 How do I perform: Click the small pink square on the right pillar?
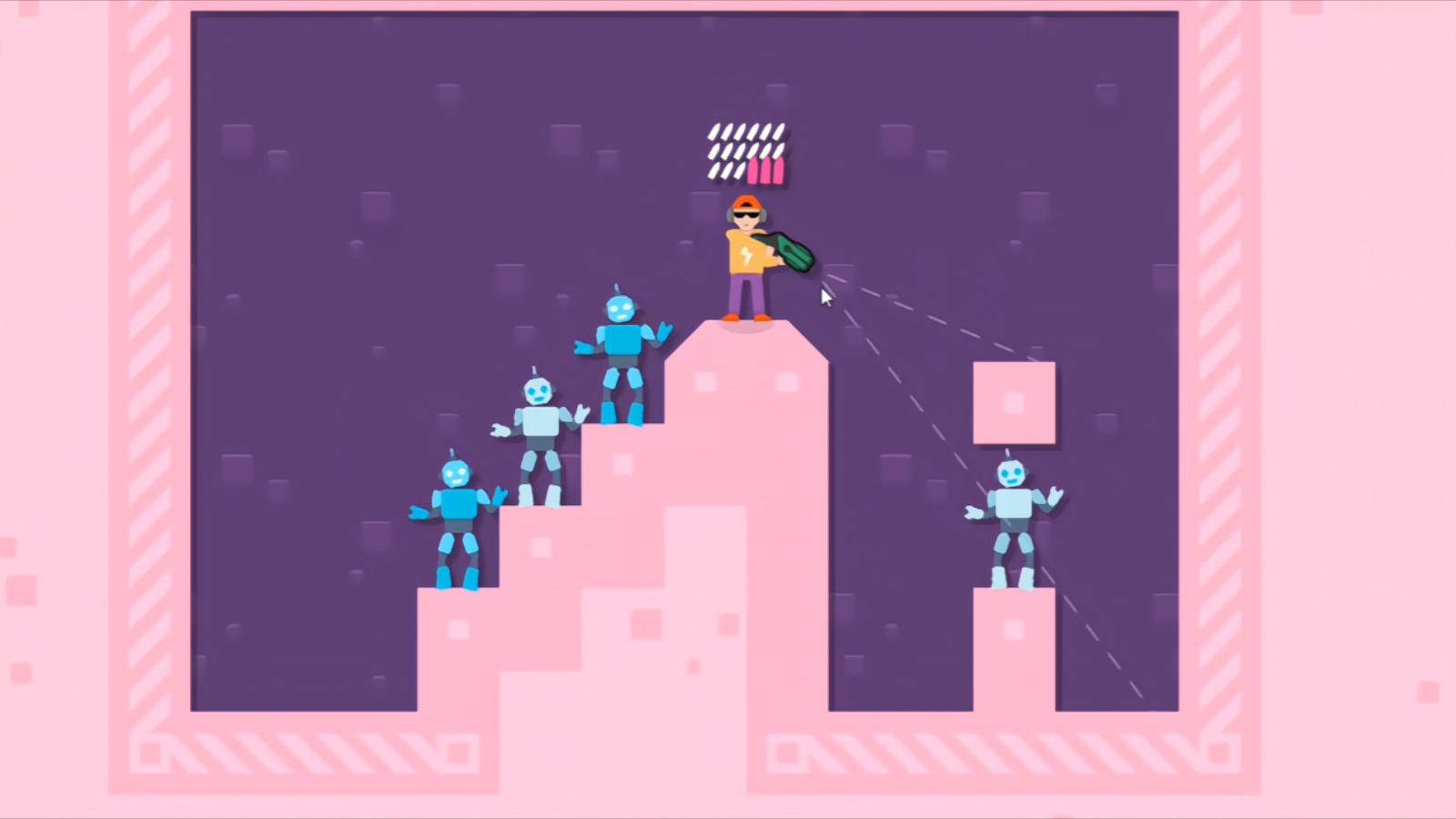[x=1014, y=628]
